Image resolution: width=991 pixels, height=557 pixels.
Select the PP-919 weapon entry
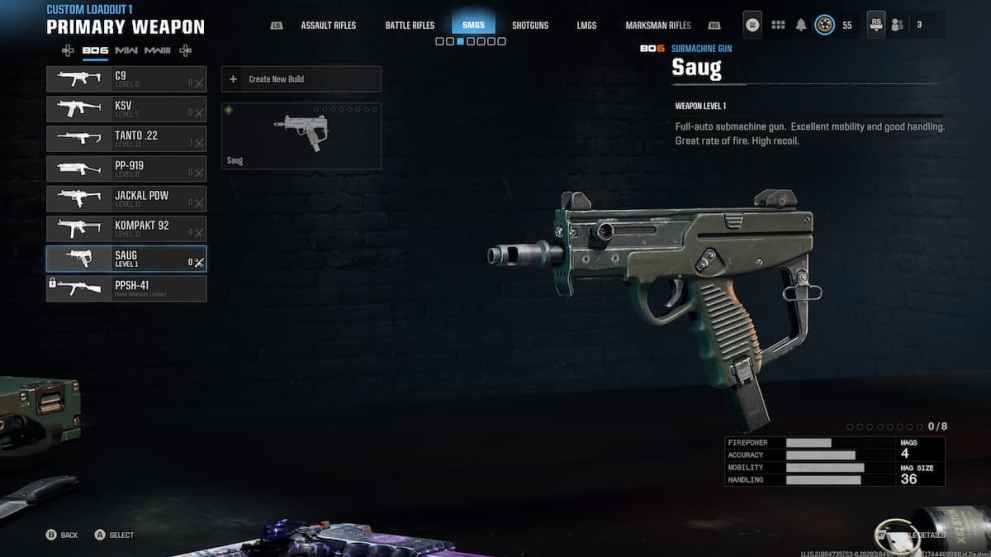(x=126, y=169)
